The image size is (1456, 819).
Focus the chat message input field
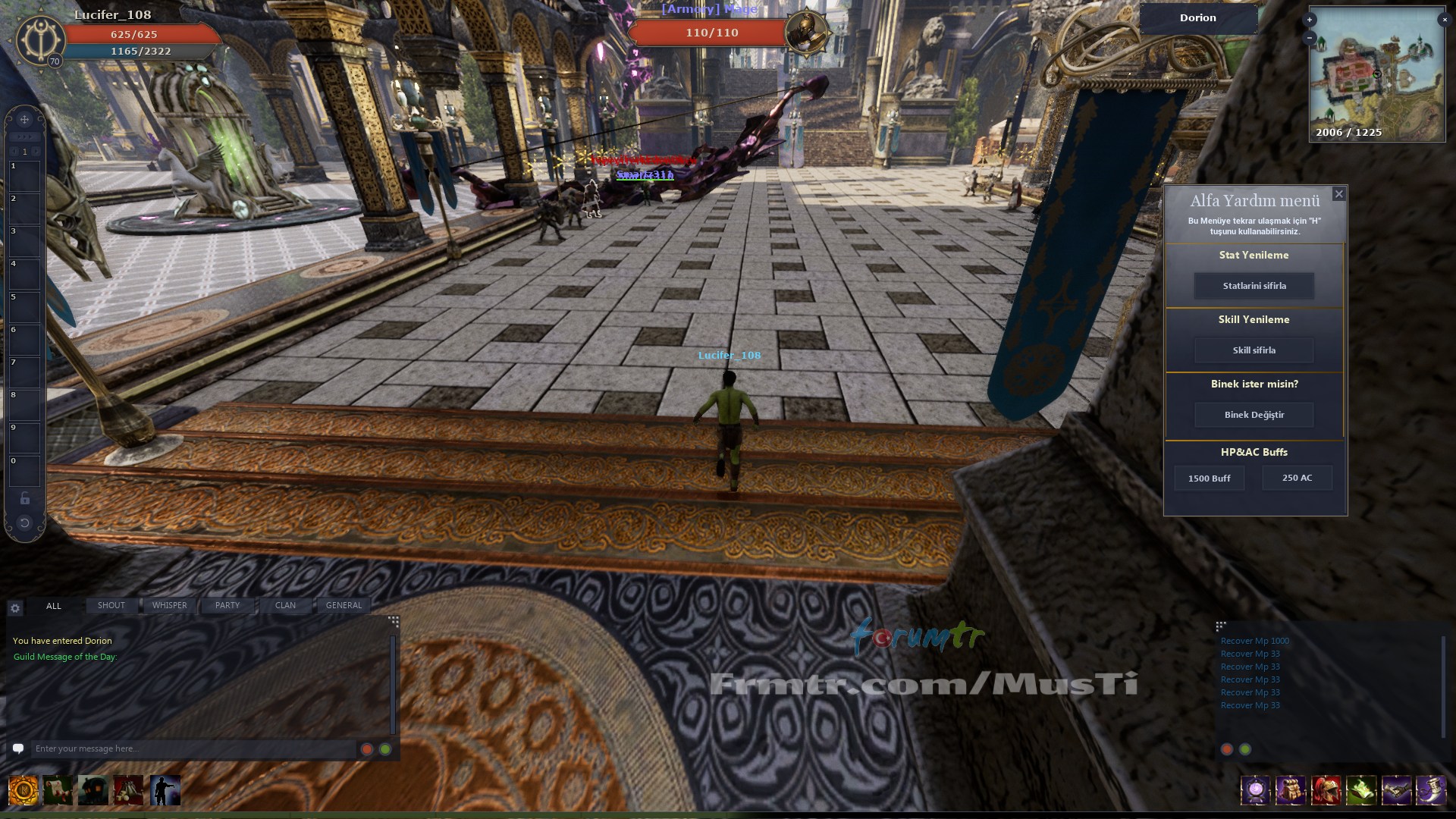click(193, 748)
